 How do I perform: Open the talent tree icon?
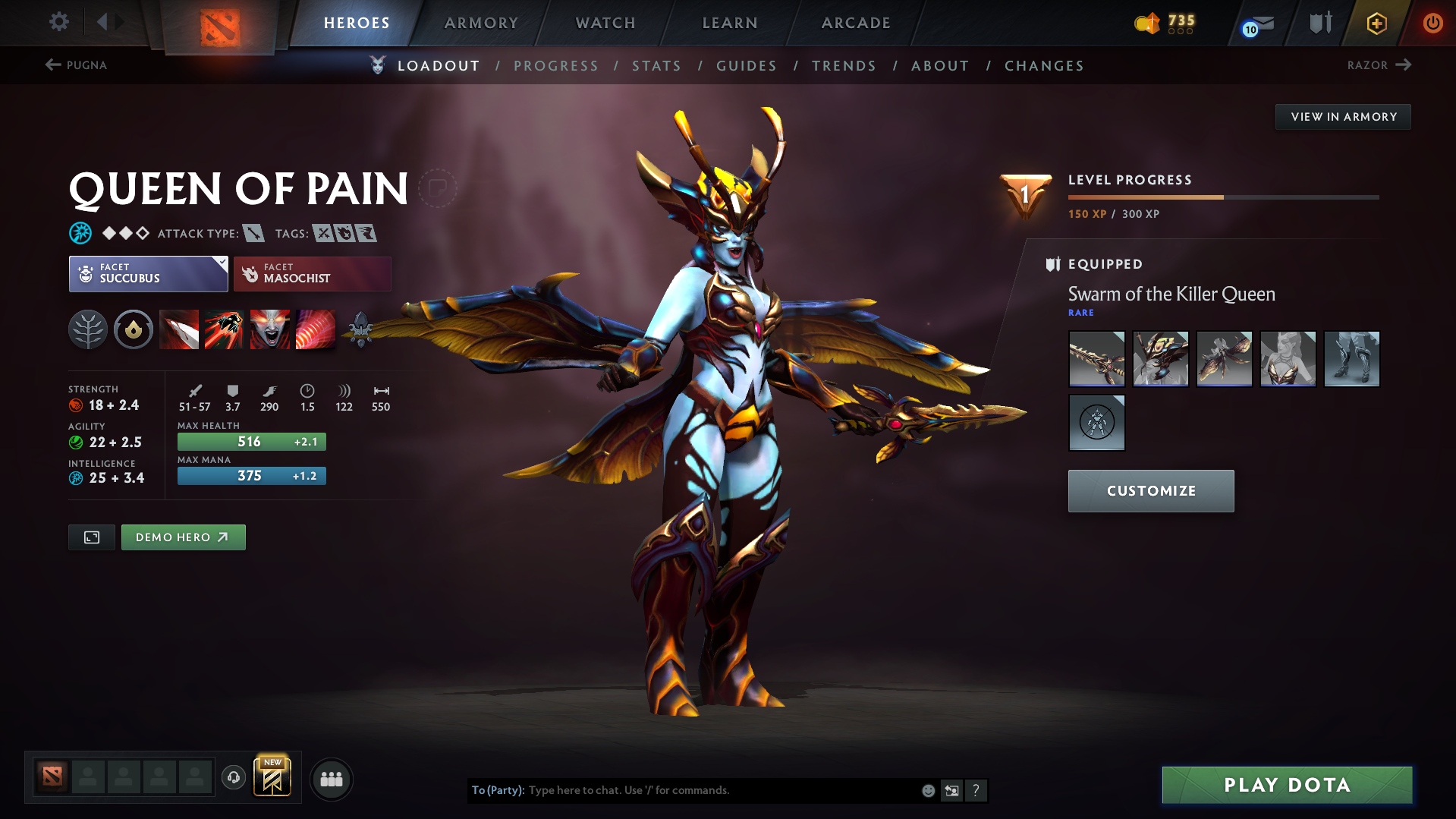click(88, 329)
